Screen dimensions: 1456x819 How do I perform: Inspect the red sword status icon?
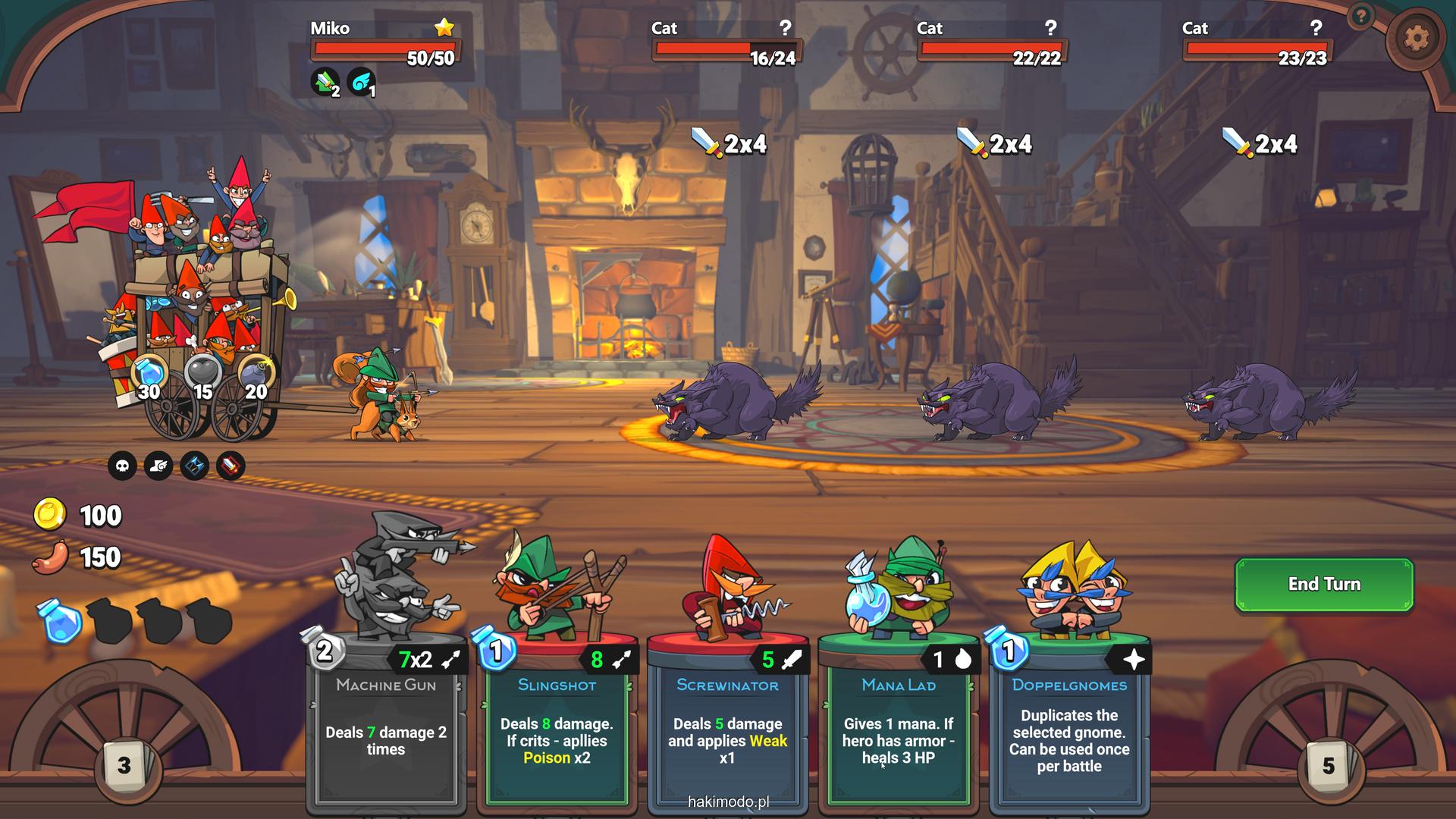[x=231, y=466]
